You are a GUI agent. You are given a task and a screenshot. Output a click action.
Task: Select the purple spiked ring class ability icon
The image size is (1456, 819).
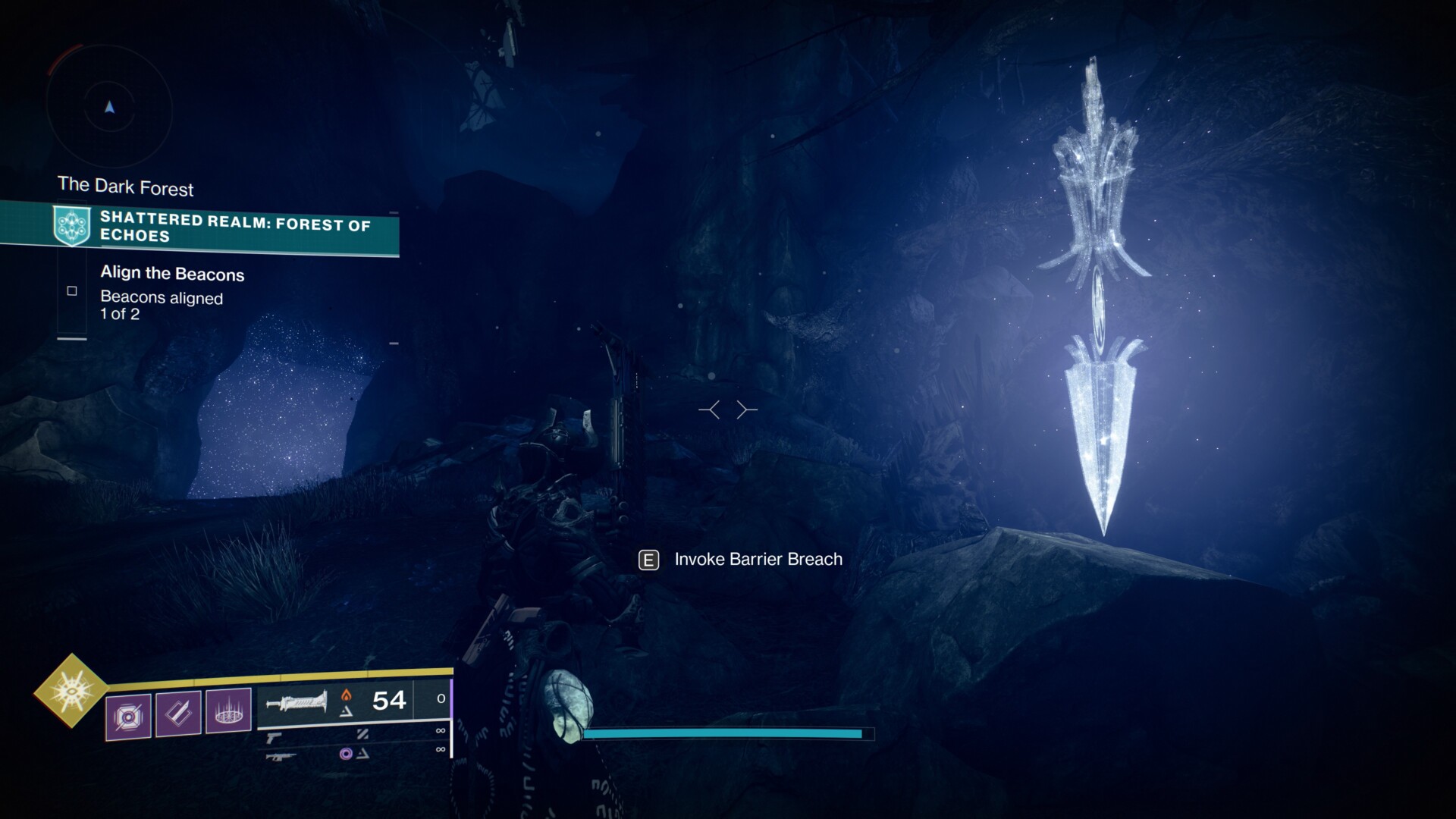click(x=228, y=711)
